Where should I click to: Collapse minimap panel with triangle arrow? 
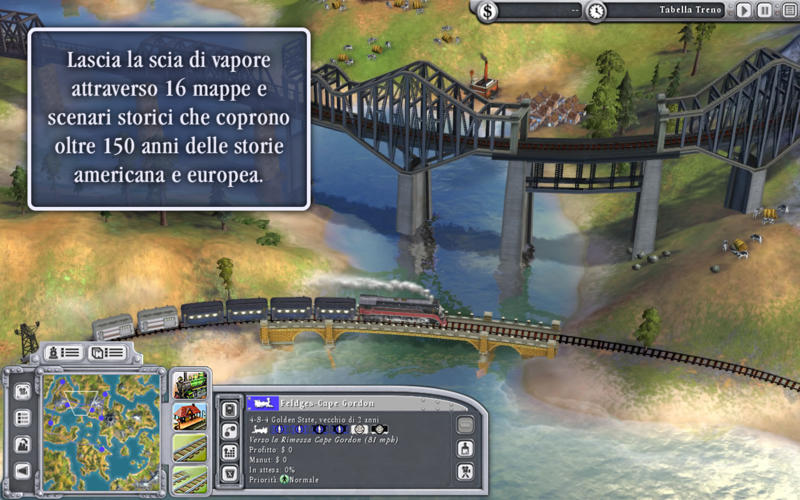[22, 471]
